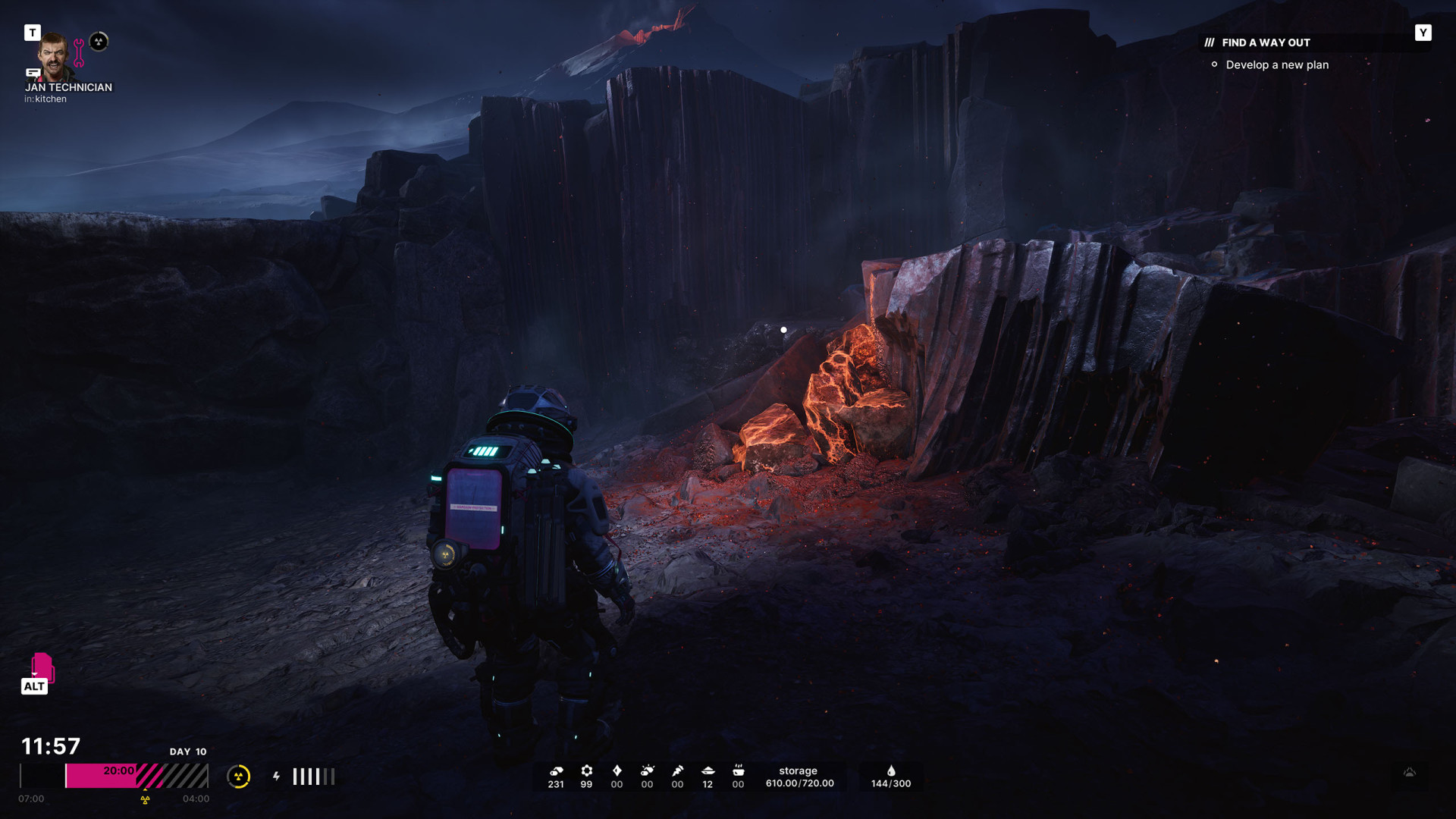Click the water droplet icon showing 144/300
The width and height of the screenshot is (1456, 819).
click(891, 771)
